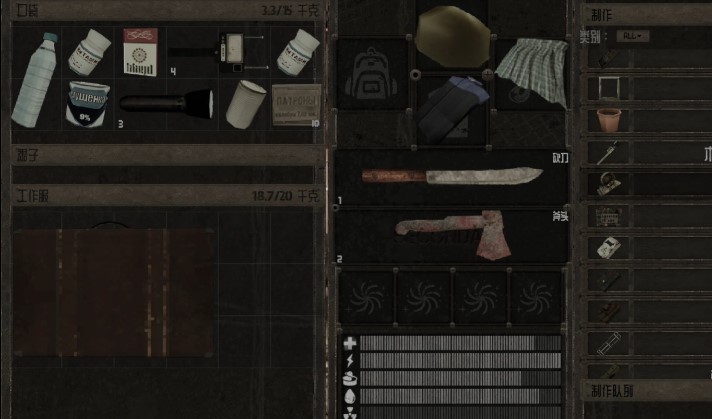Select the dark blue jacket equipment slot
Viewport: 712px width, 419px height.
pos(450,106)
